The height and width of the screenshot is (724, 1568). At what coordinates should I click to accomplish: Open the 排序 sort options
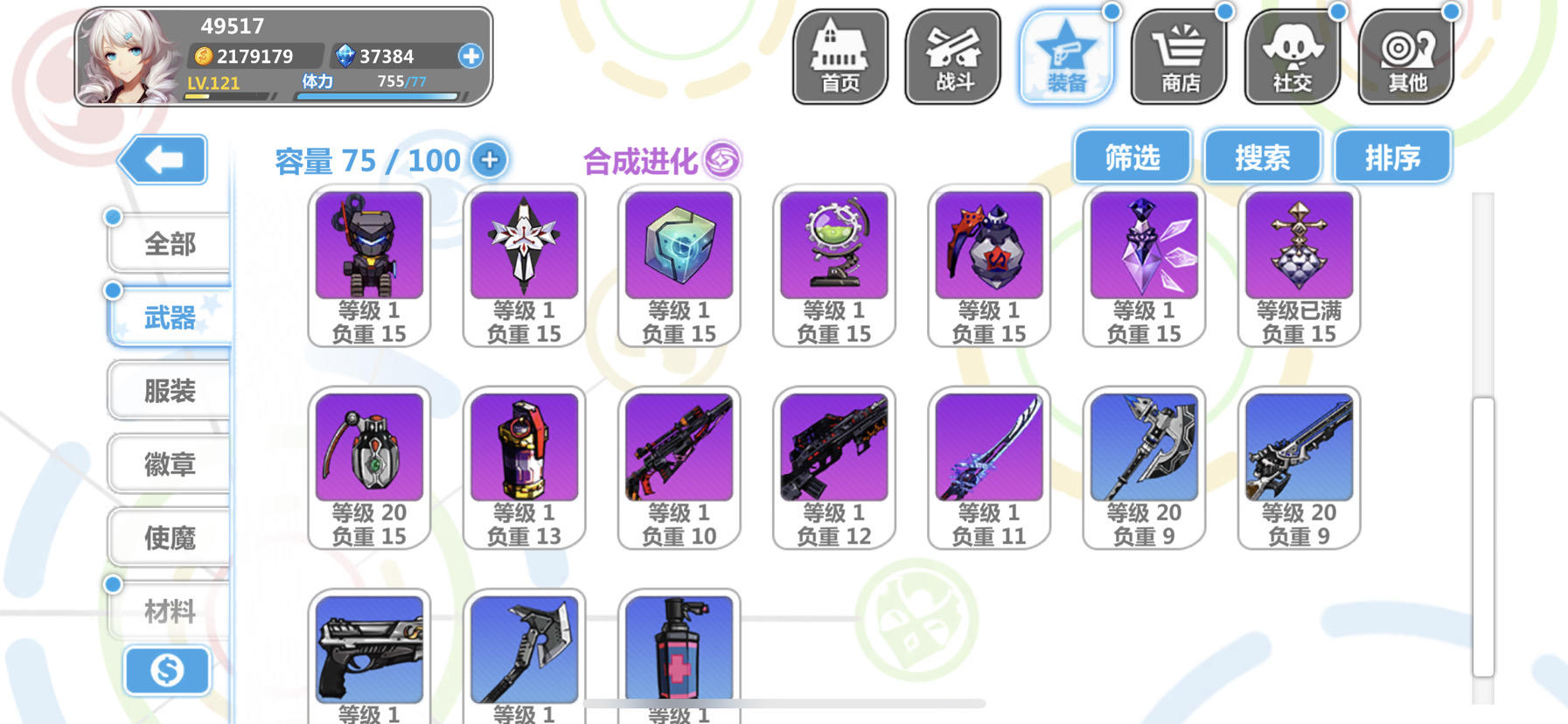[x=1392, y=156]
